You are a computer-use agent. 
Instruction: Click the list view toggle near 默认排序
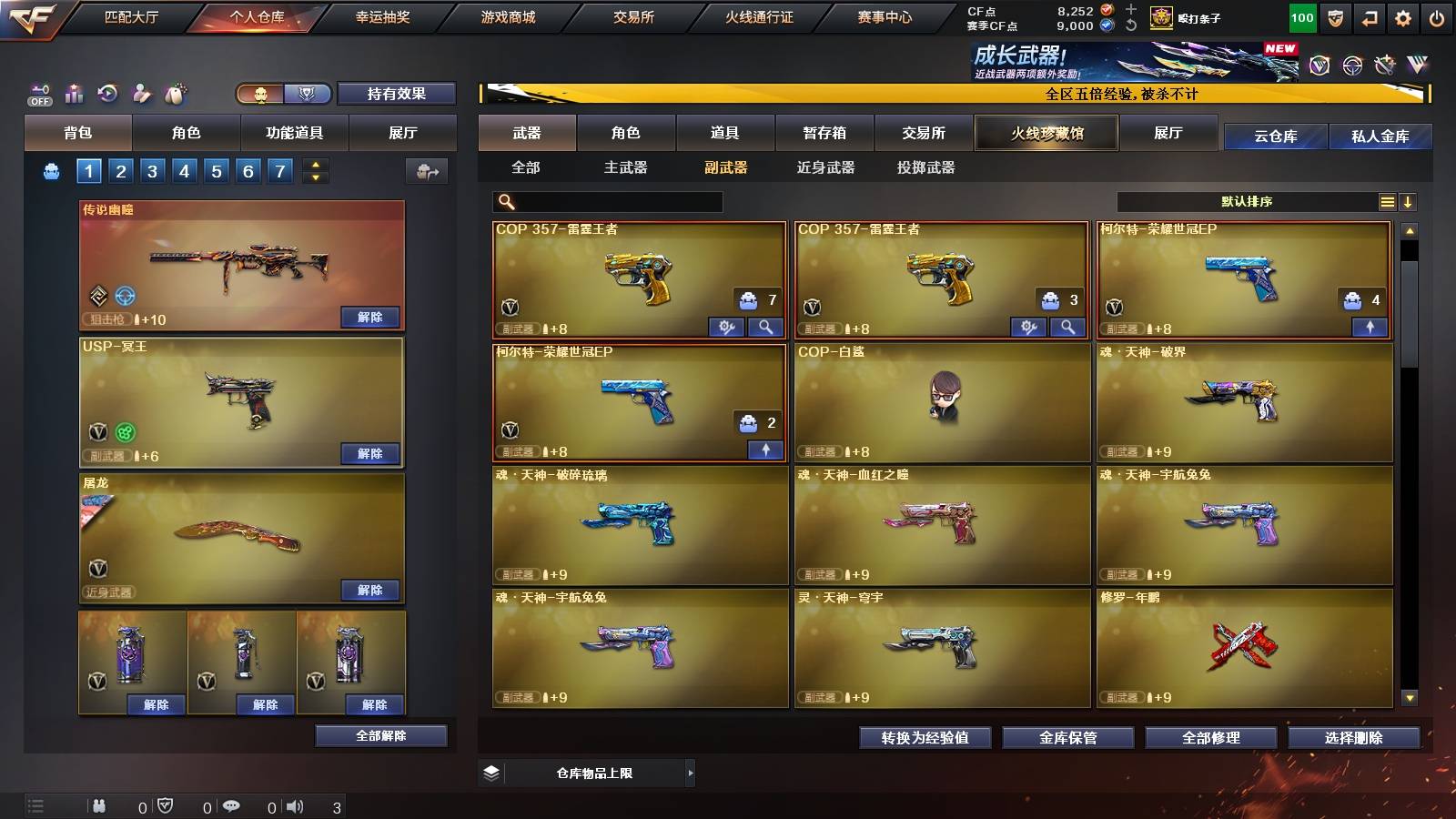[1387, 201]
